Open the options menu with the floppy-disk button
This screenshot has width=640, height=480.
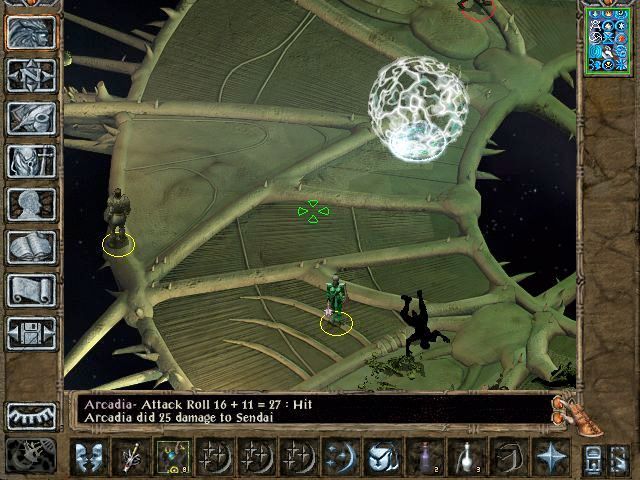[x=31, y=332]
